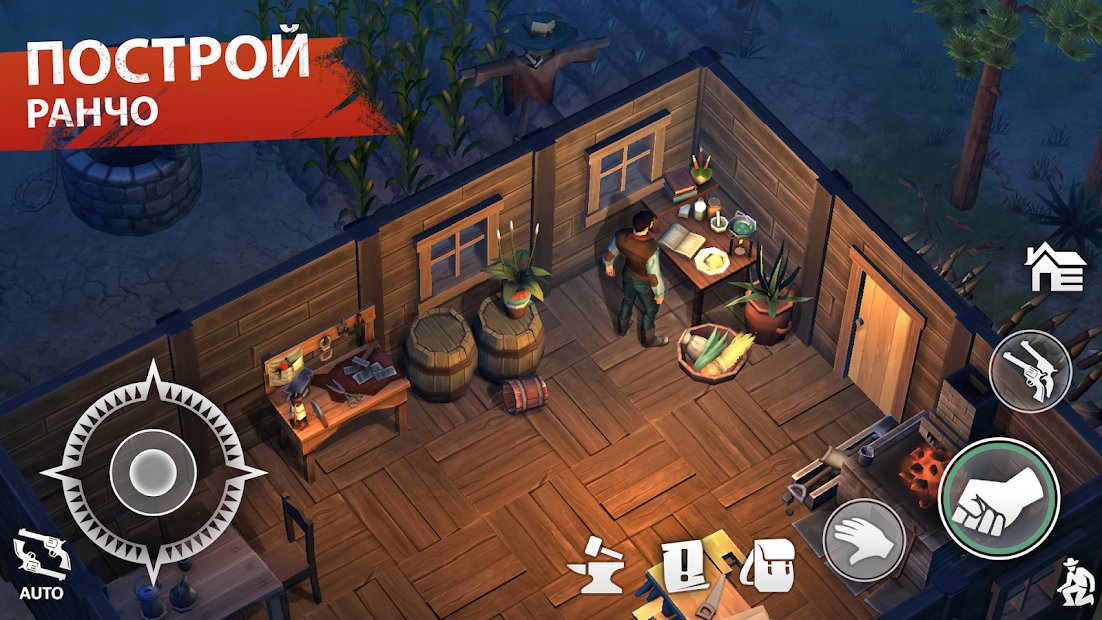Image resolution: width=1102 pixels, height=620 pixels.
Task: Hit the fist attack button
Action: pos(998,498)
